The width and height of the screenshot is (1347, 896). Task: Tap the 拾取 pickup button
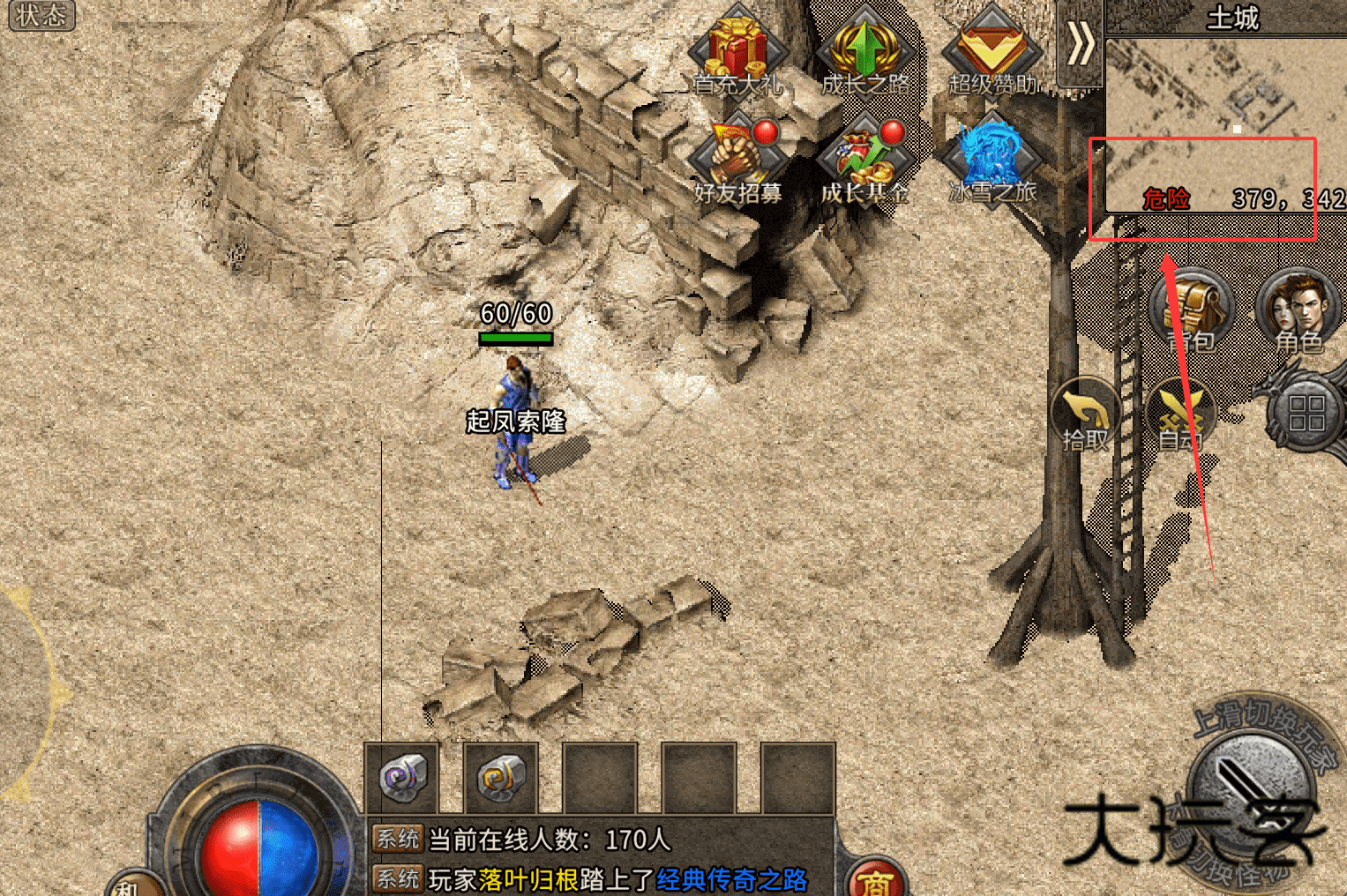[1085, 416]
